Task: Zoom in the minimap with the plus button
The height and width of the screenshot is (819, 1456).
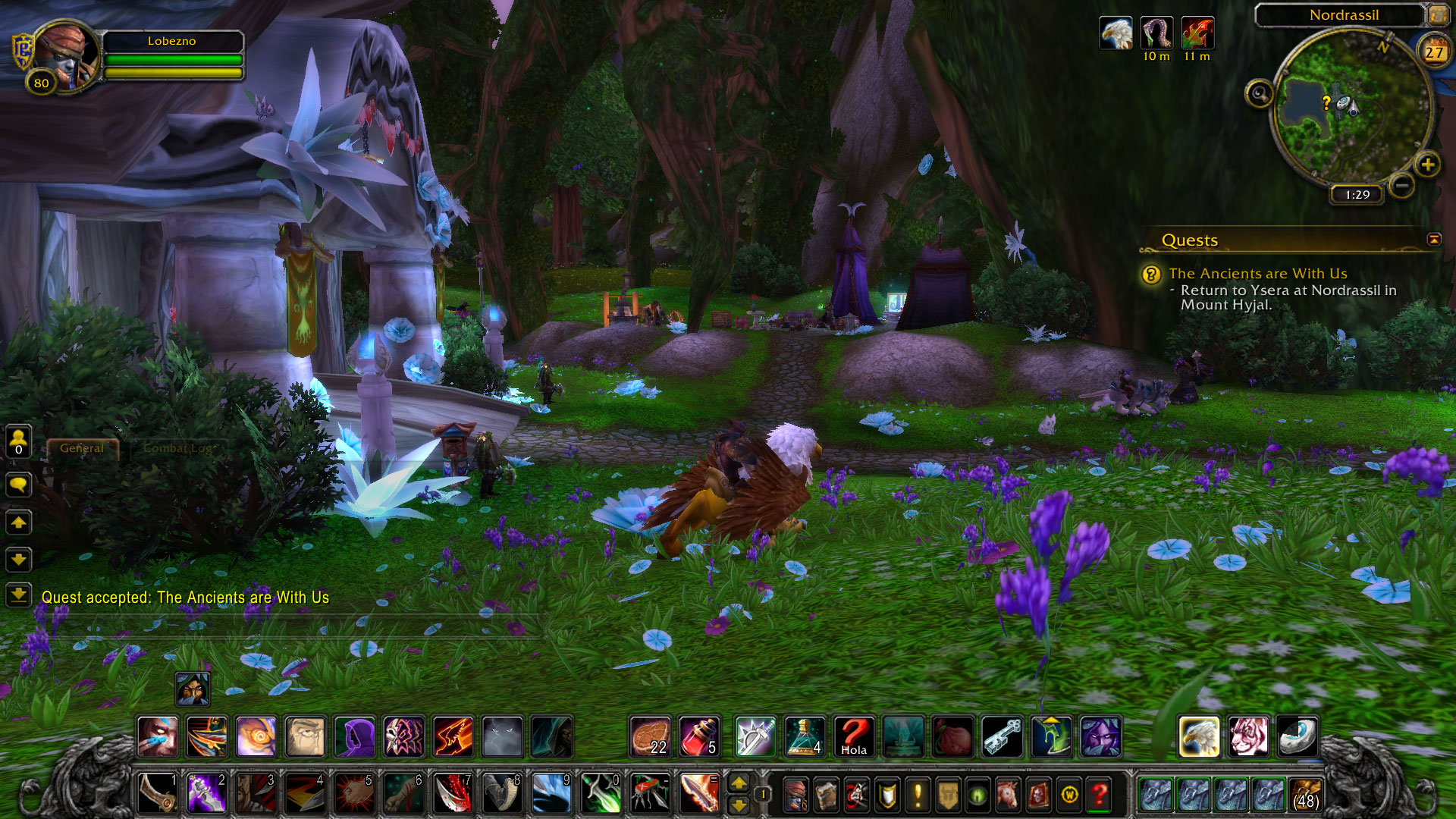Action: click(x=1427, y=165)
